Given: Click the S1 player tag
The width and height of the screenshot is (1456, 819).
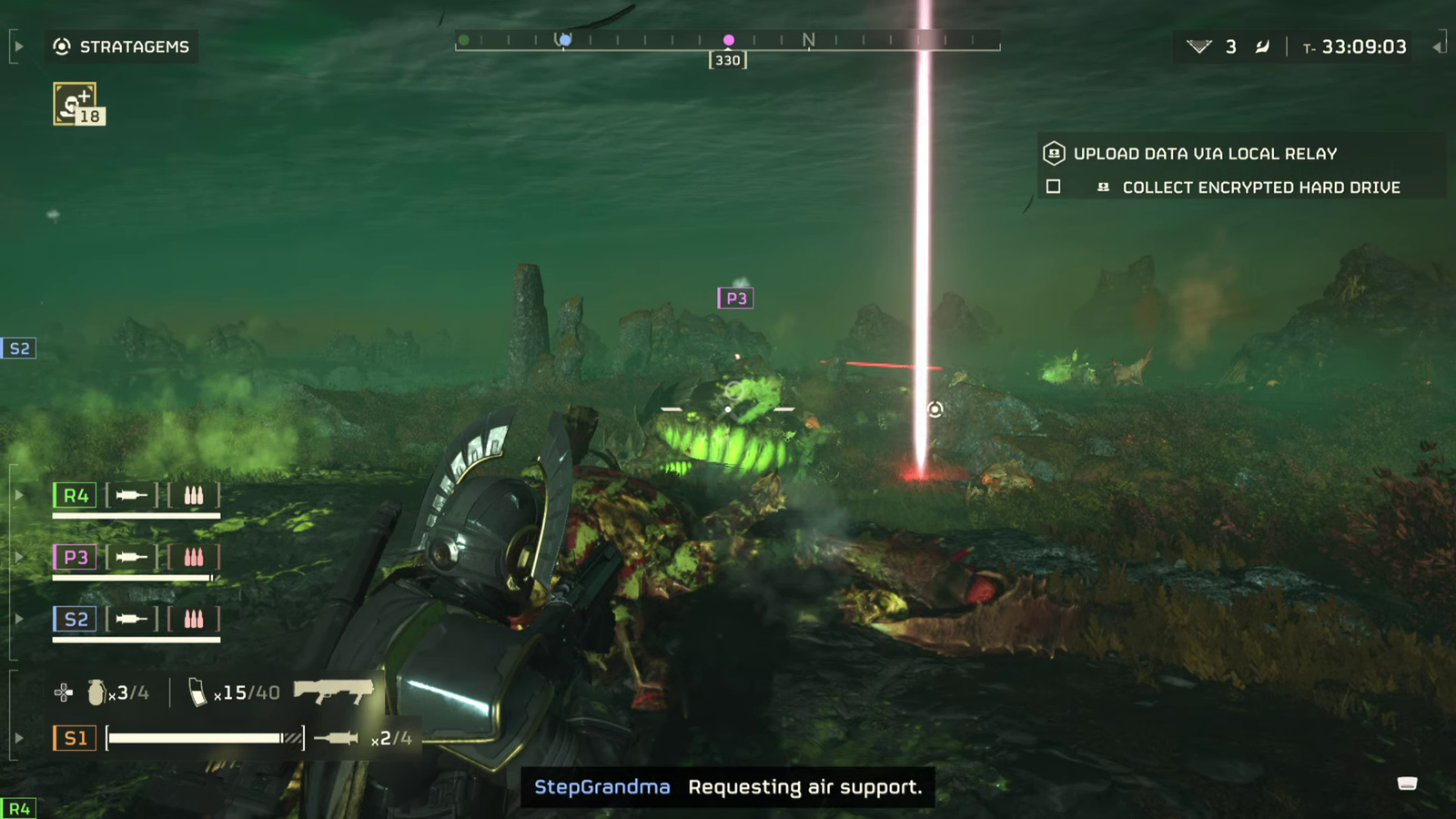Looking at the screenshot, I should (75, 738).
